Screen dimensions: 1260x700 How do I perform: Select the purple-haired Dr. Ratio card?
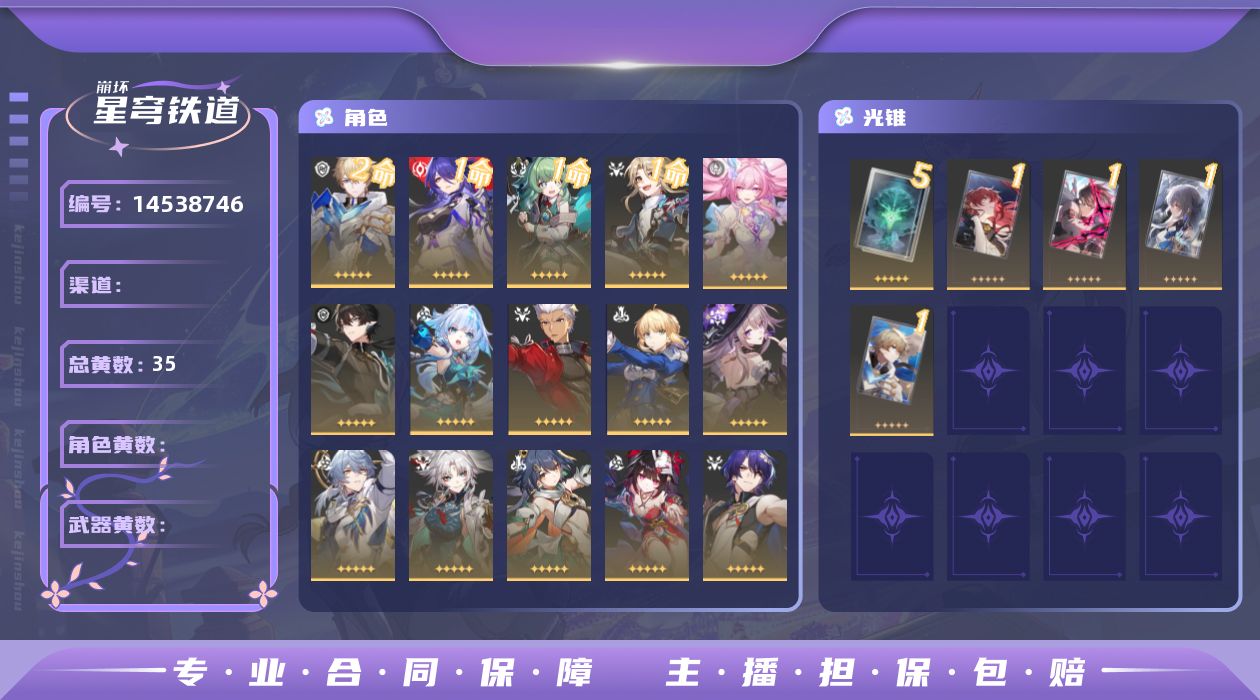(x=745, y=515)
